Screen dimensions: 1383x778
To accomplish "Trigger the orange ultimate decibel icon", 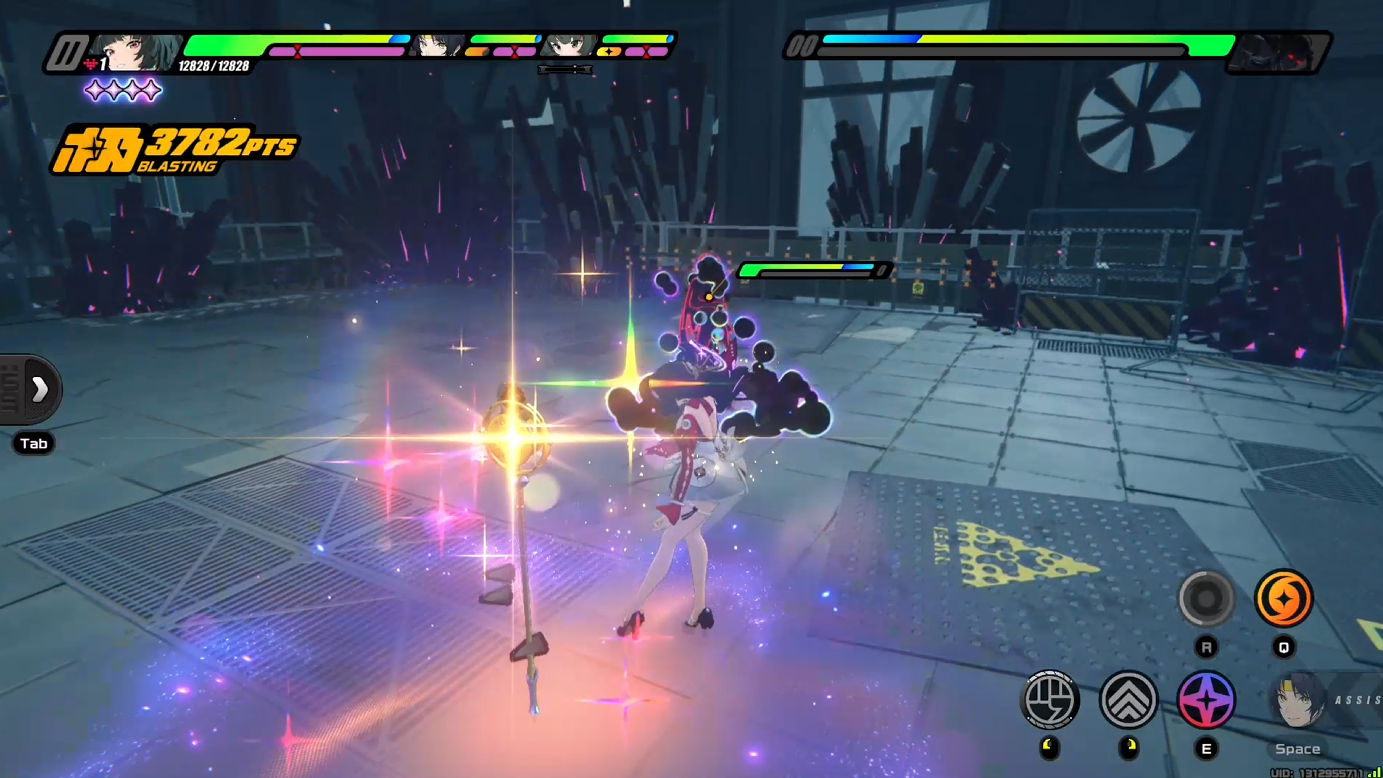I will click(x=1285, y=599).
